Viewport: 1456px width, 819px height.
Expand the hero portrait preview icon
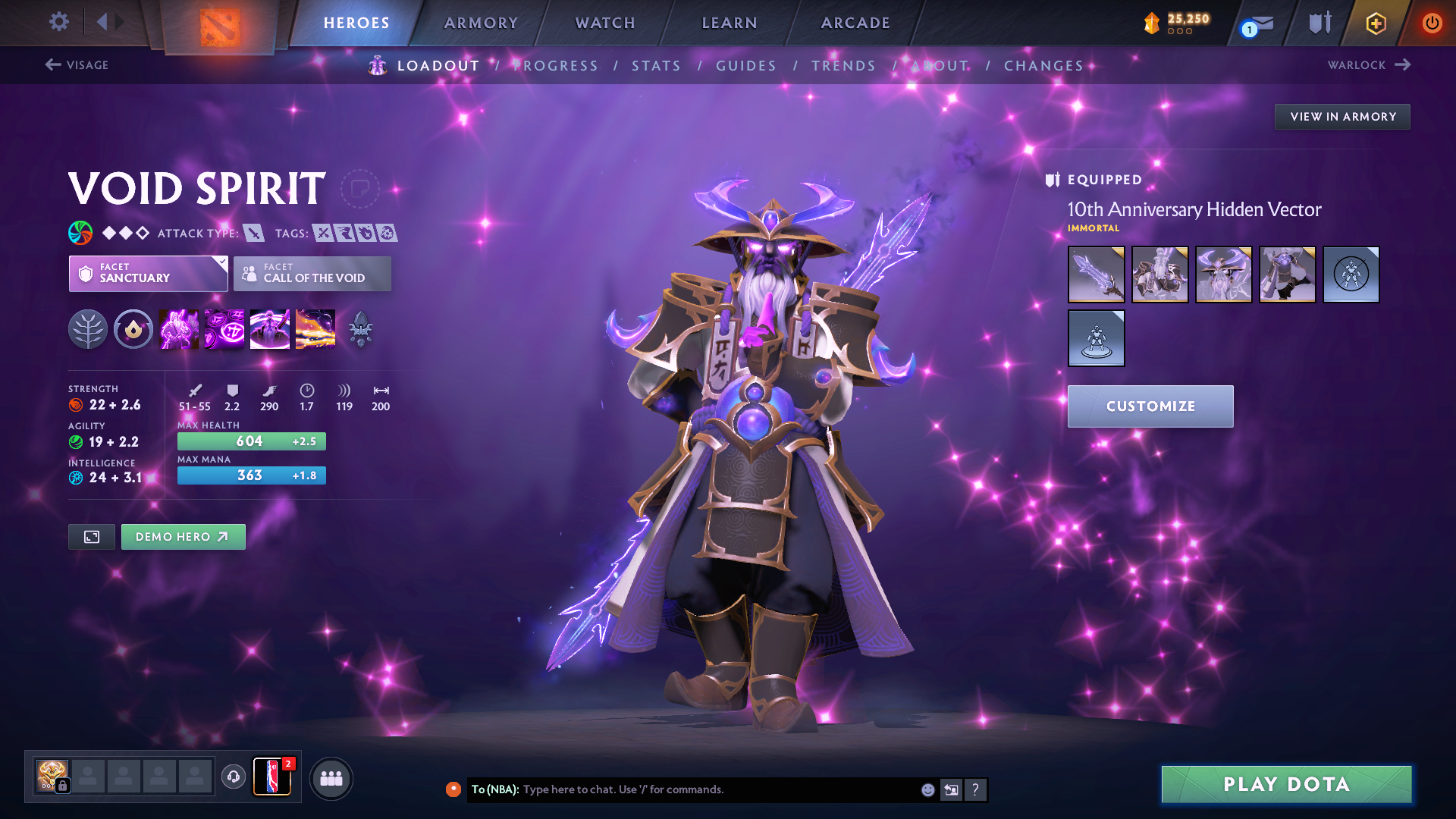[x=91, y=536]
